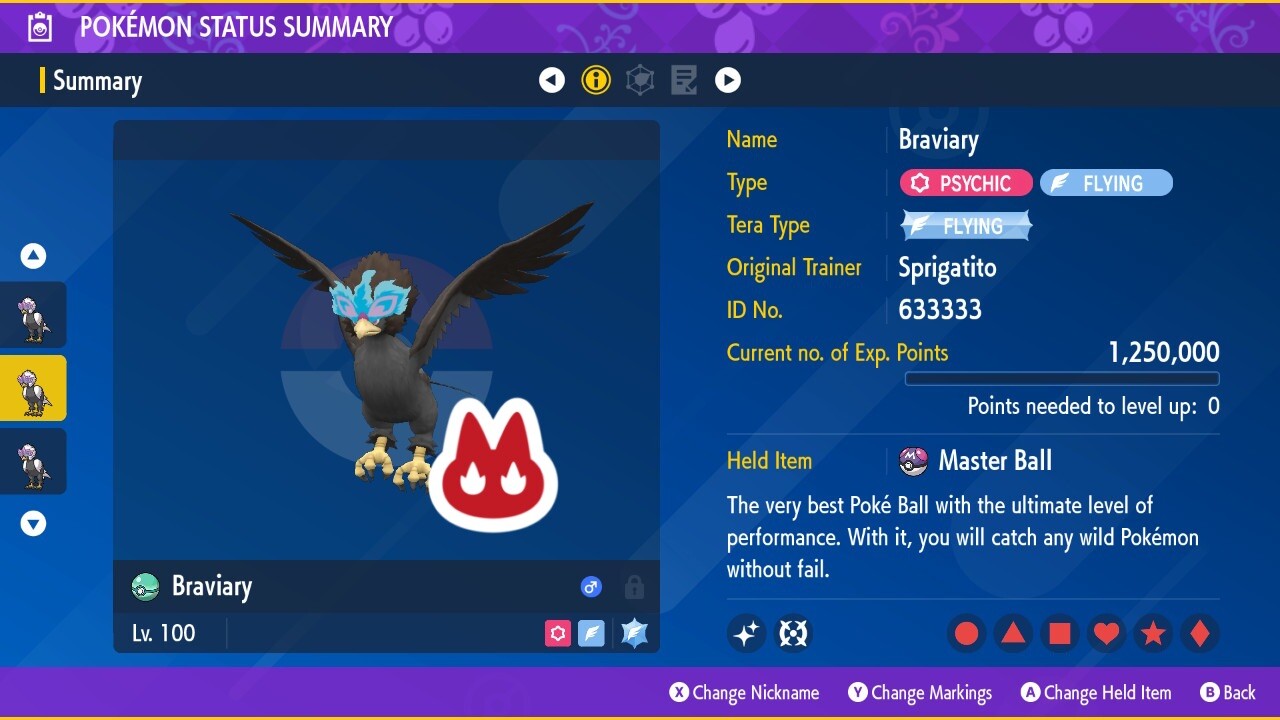The width and height of the screenshot is (1280, 720).
Task: Open the stats hexagon view
Action: tap(640, 80)
